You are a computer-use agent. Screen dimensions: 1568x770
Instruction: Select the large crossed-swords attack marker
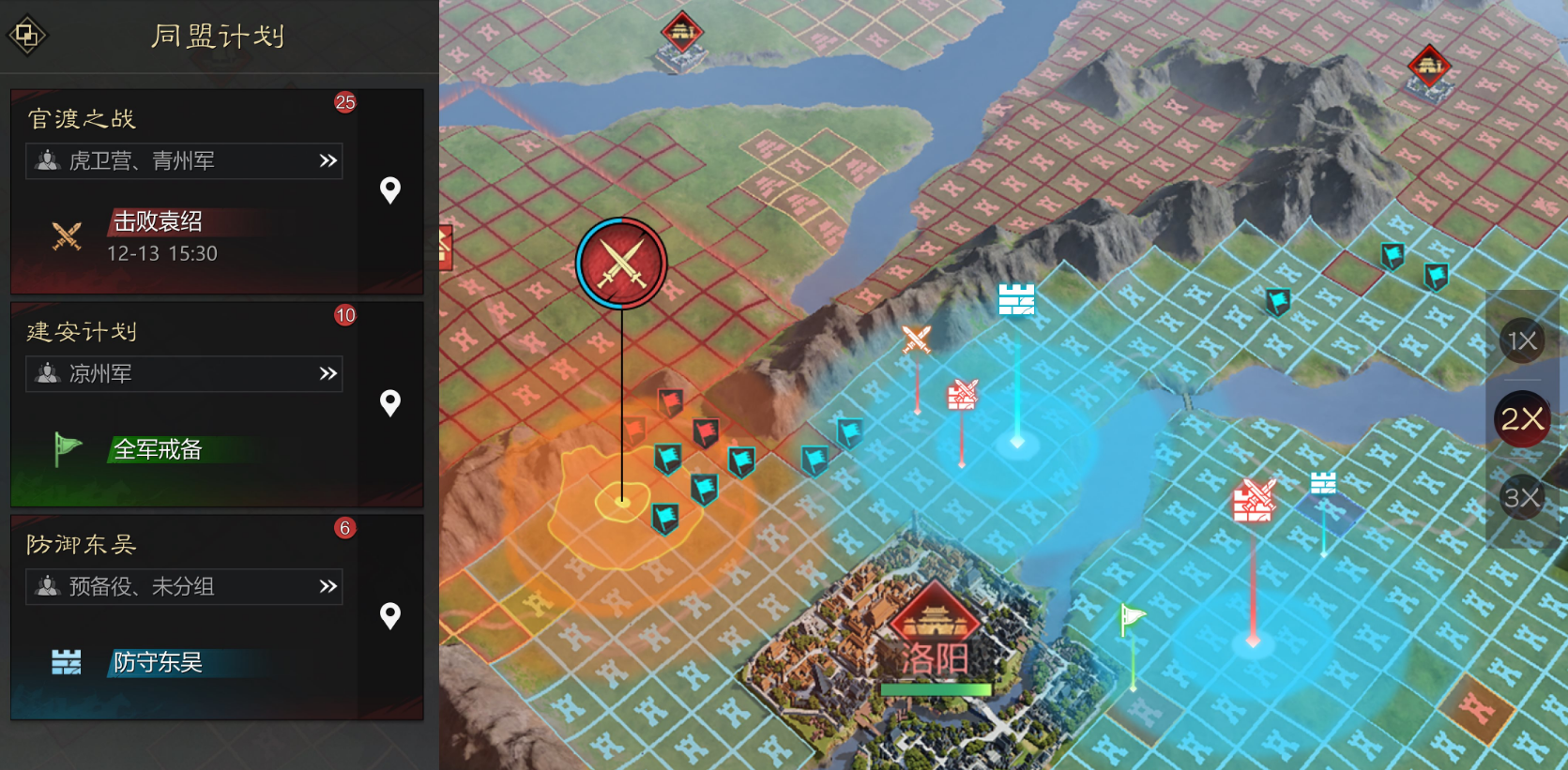[x=621, y=264]
